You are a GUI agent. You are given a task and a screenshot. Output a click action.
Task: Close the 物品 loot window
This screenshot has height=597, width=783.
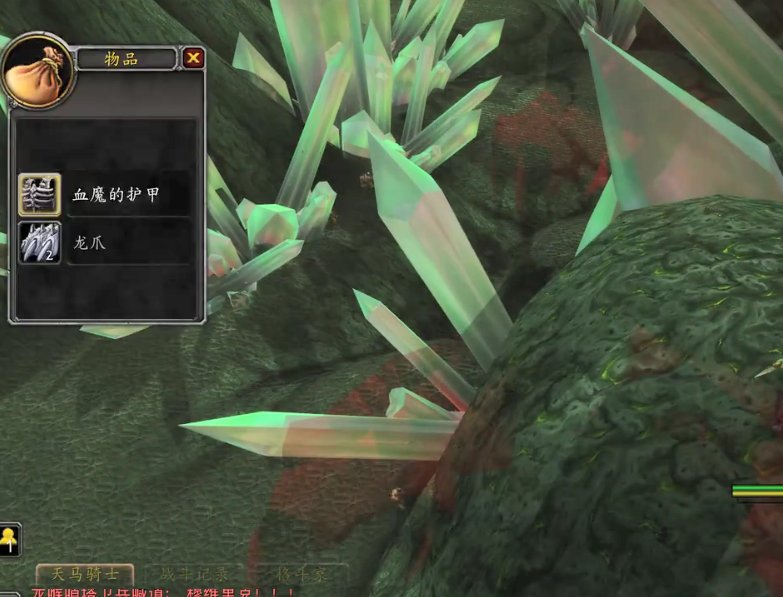(x=194, y=58)
